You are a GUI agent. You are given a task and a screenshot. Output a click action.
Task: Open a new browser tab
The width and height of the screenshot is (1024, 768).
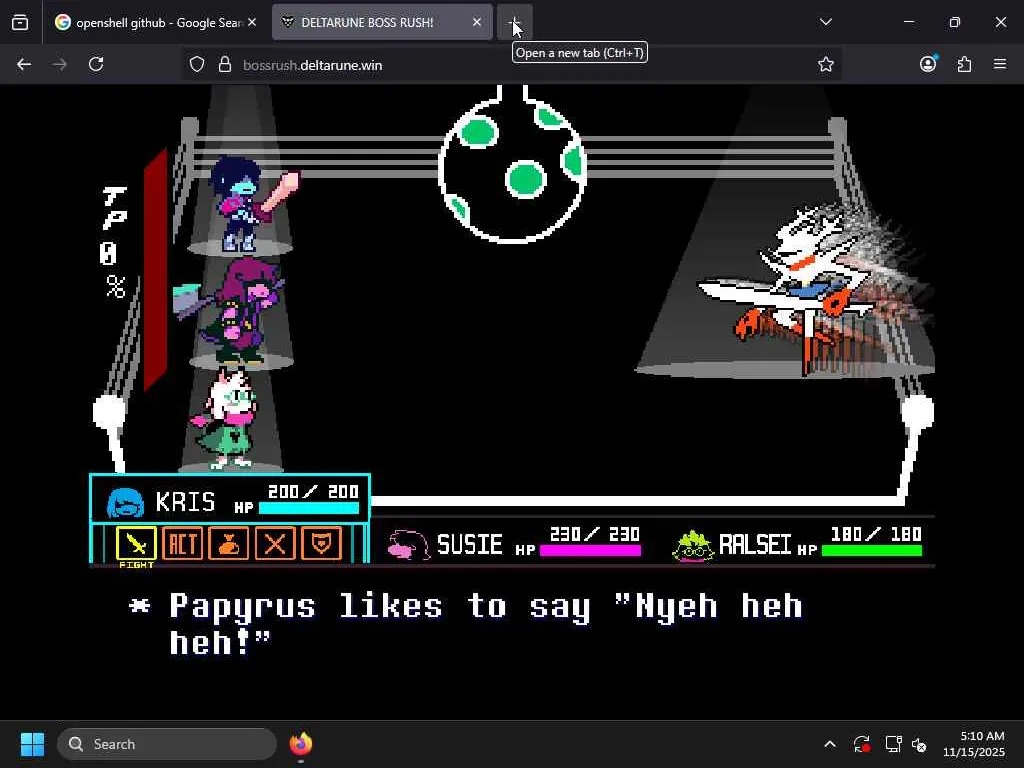[514, 22]
